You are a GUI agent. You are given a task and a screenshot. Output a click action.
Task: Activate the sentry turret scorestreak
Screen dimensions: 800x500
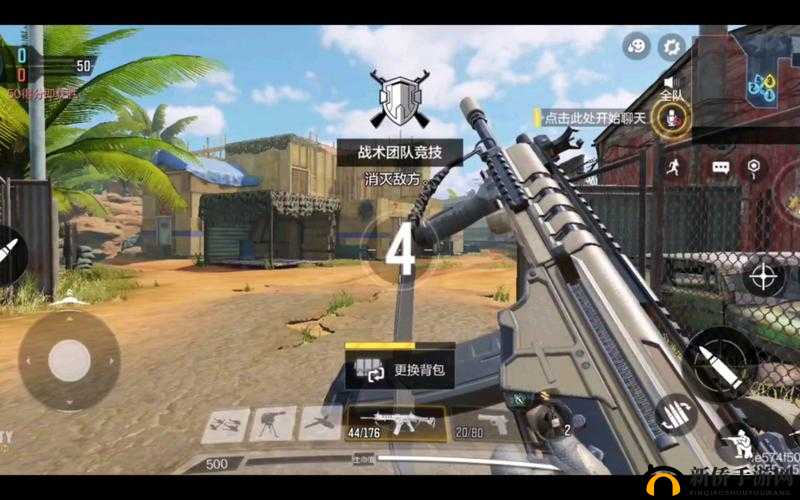tap(271, 424)
